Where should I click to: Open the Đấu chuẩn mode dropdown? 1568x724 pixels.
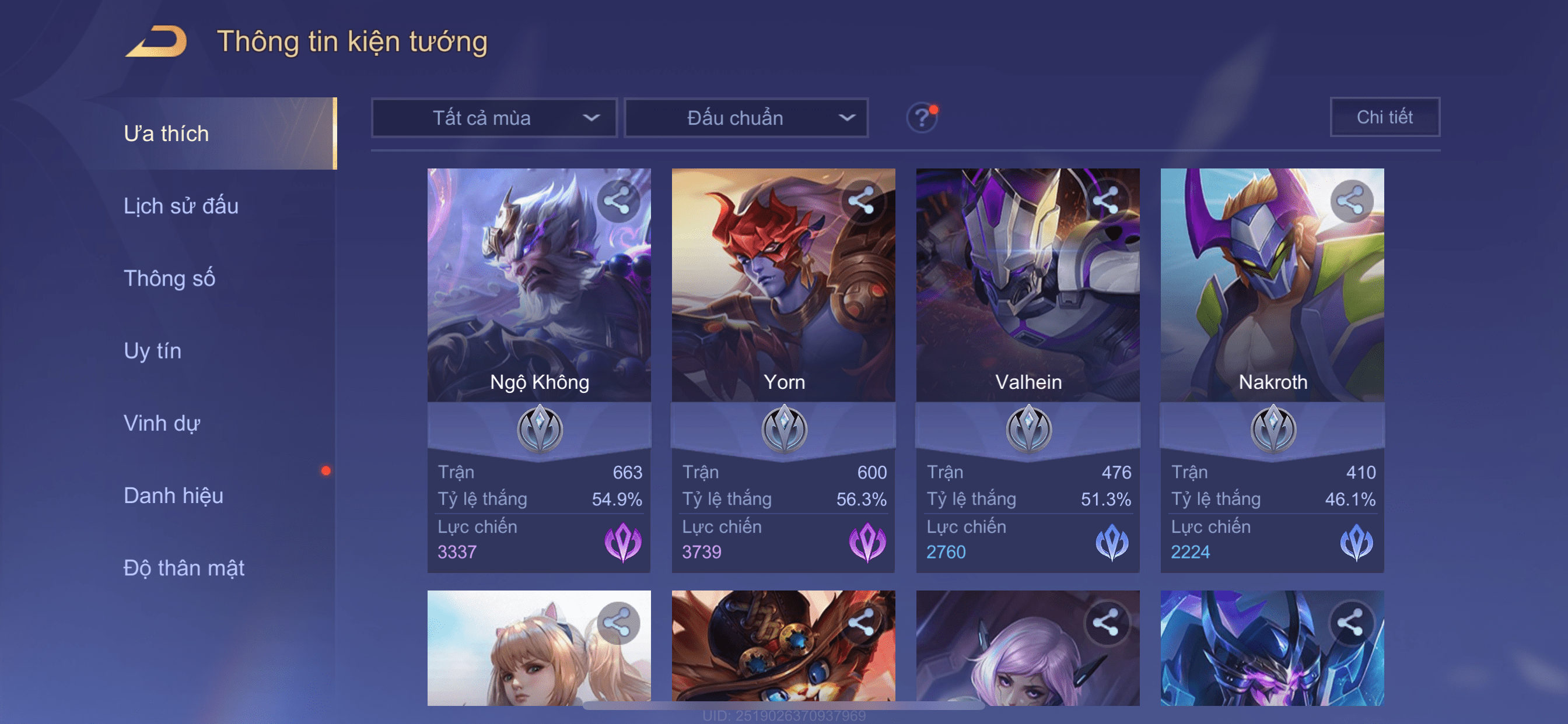pyautogui.click(x=745, y=118)
